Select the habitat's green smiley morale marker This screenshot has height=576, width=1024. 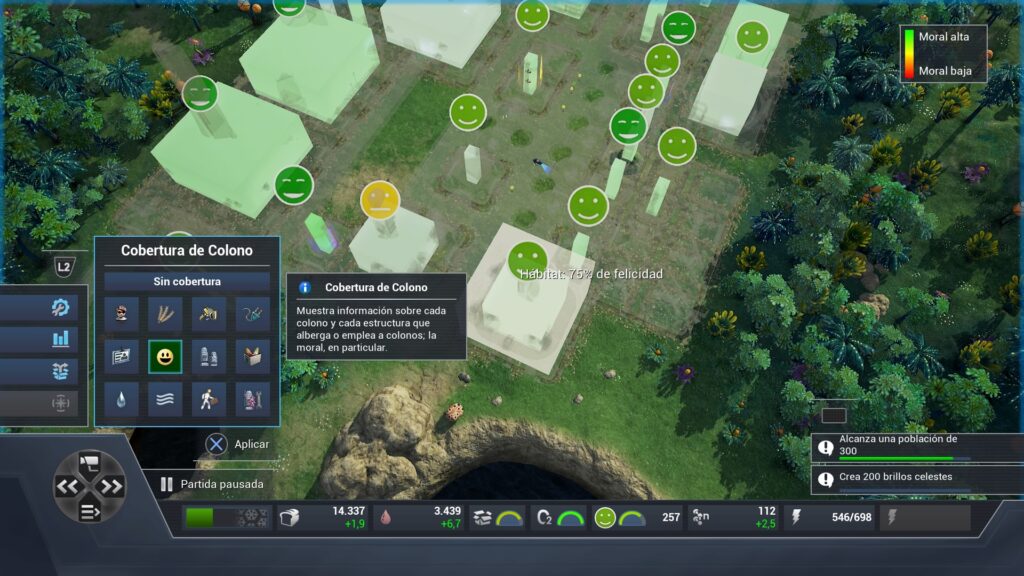coord(527,261)
